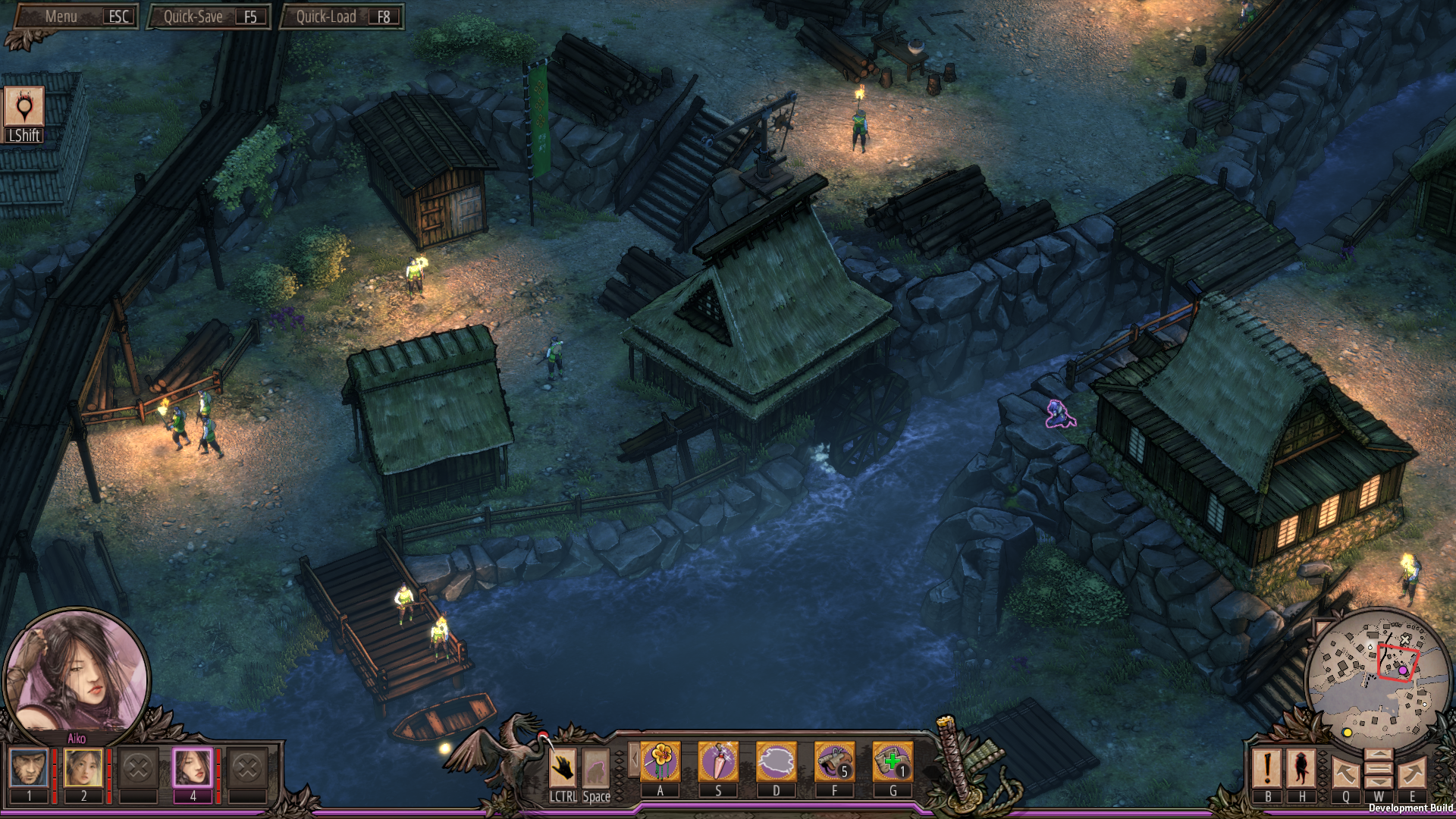Select the yellow-framed woman's portrait
Image resolution: width=1456 pixels, height=819 pixels.
pos(83,767)
